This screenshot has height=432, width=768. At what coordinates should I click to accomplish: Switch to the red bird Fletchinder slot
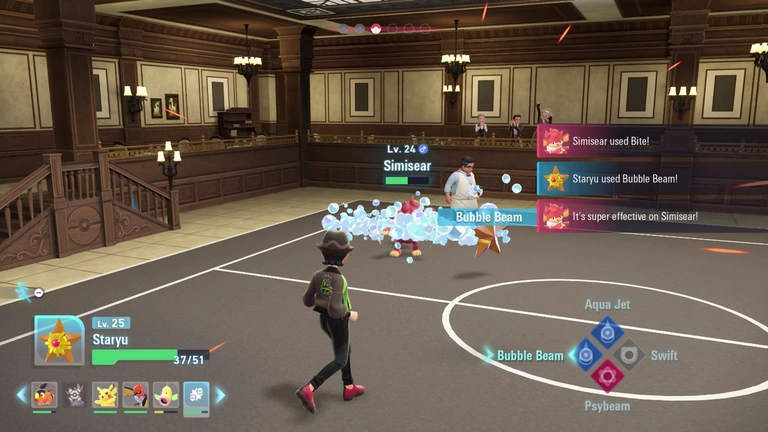(135, 396)
